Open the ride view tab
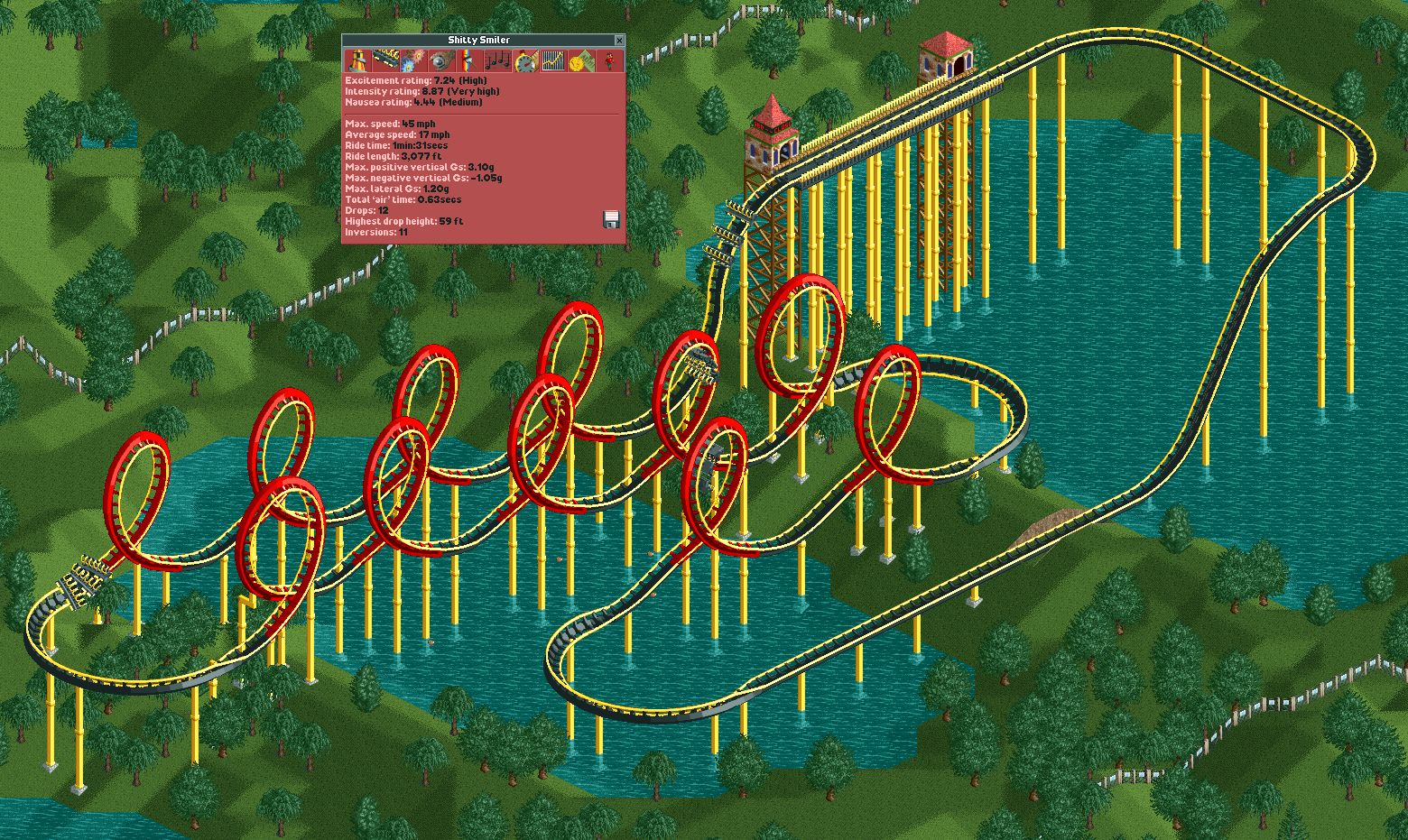 click(358, 60)
